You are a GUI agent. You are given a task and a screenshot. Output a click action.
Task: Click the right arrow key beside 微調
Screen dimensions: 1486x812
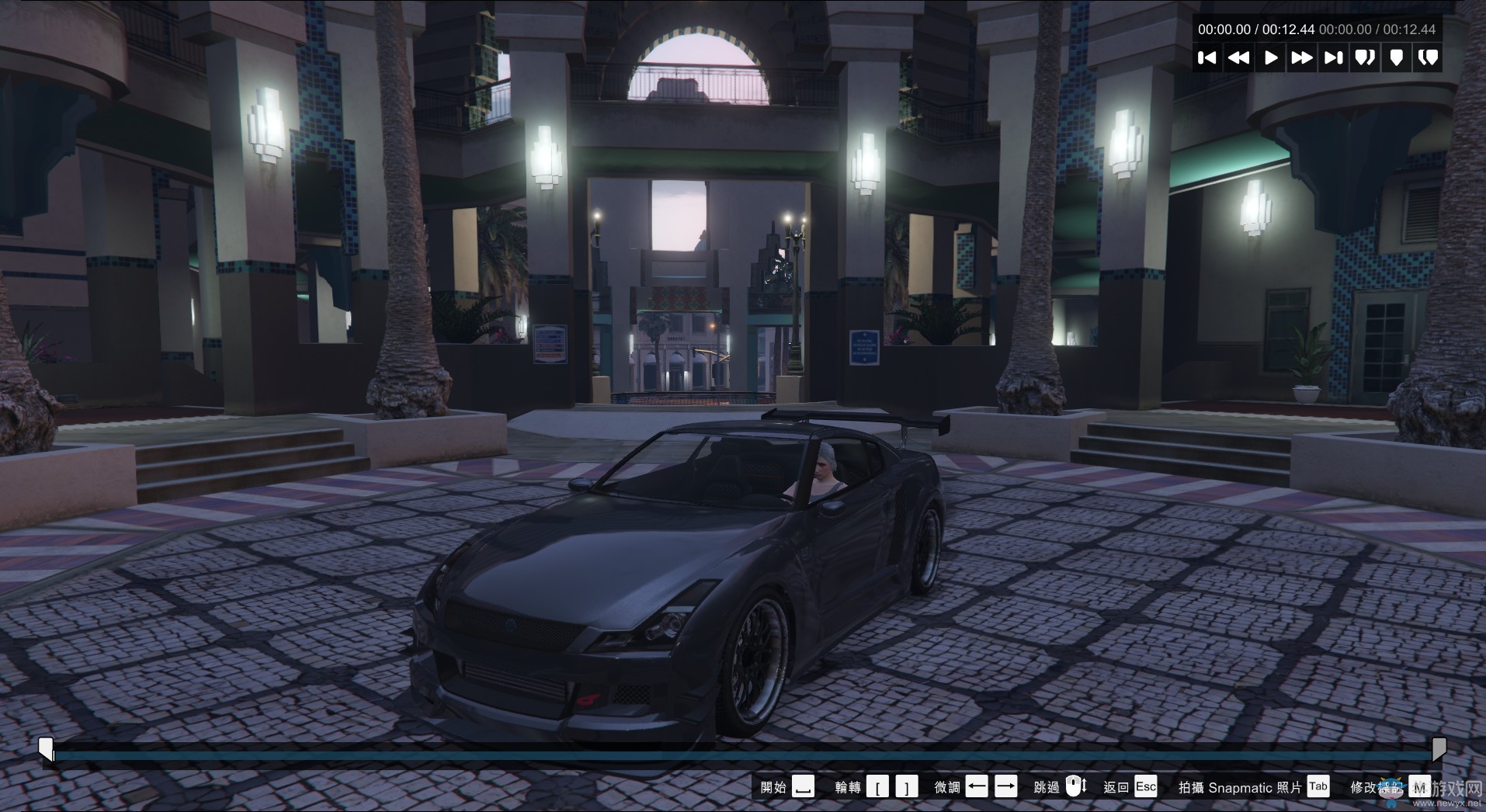[x=1006, y=786]
